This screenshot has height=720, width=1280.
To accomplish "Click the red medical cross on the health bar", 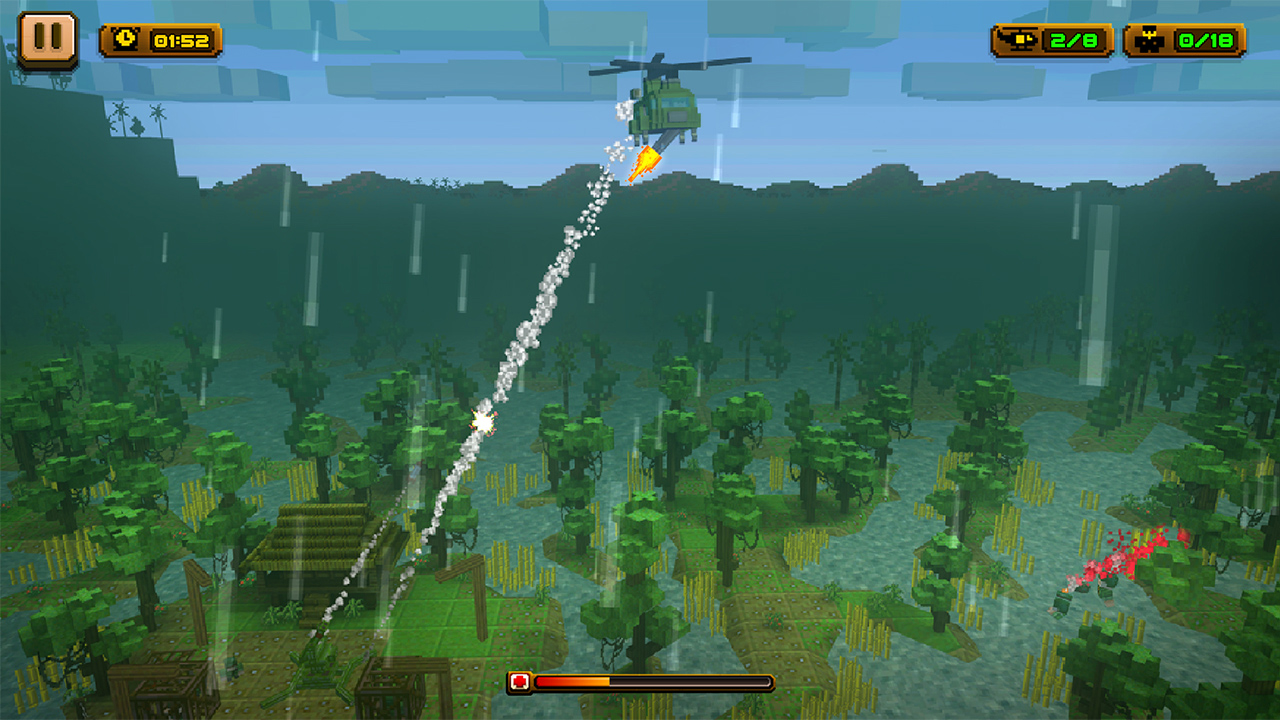I will pyautogui.click(x=519, y=681).
